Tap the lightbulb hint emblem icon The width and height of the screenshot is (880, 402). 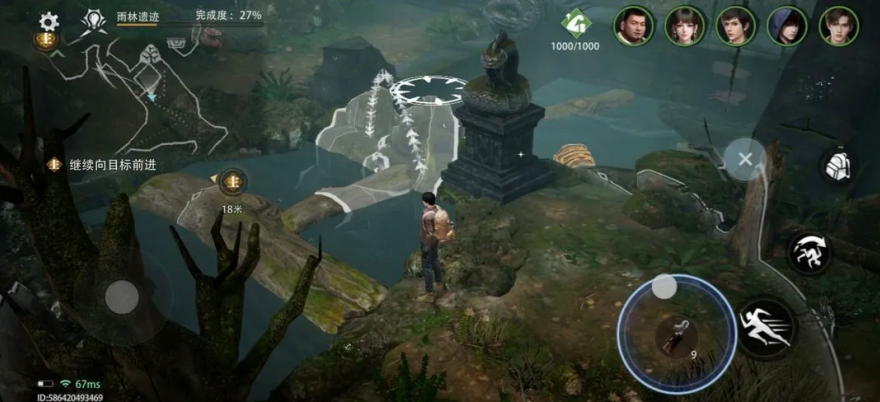(95, 19)
